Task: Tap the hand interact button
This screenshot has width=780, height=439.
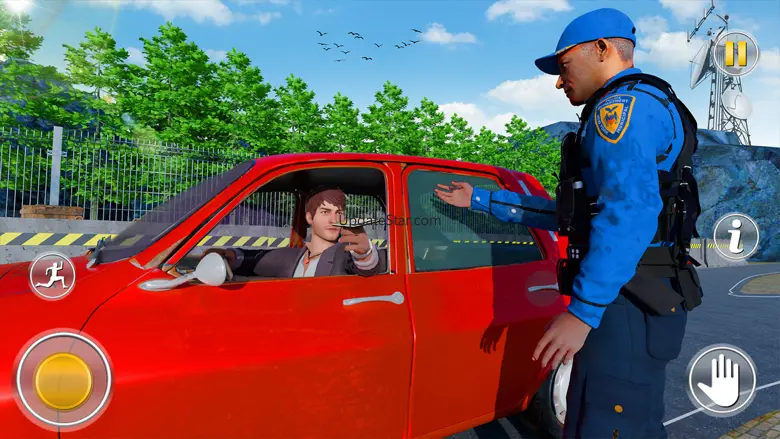Action: (721, 380)
